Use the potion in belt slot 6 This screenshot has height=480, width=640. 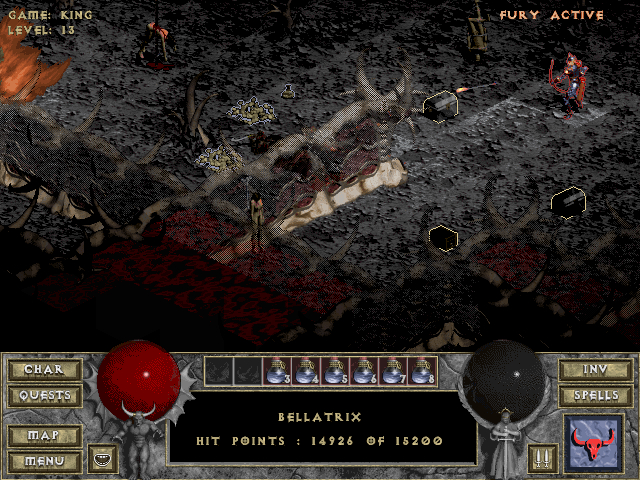coord(364,371)
